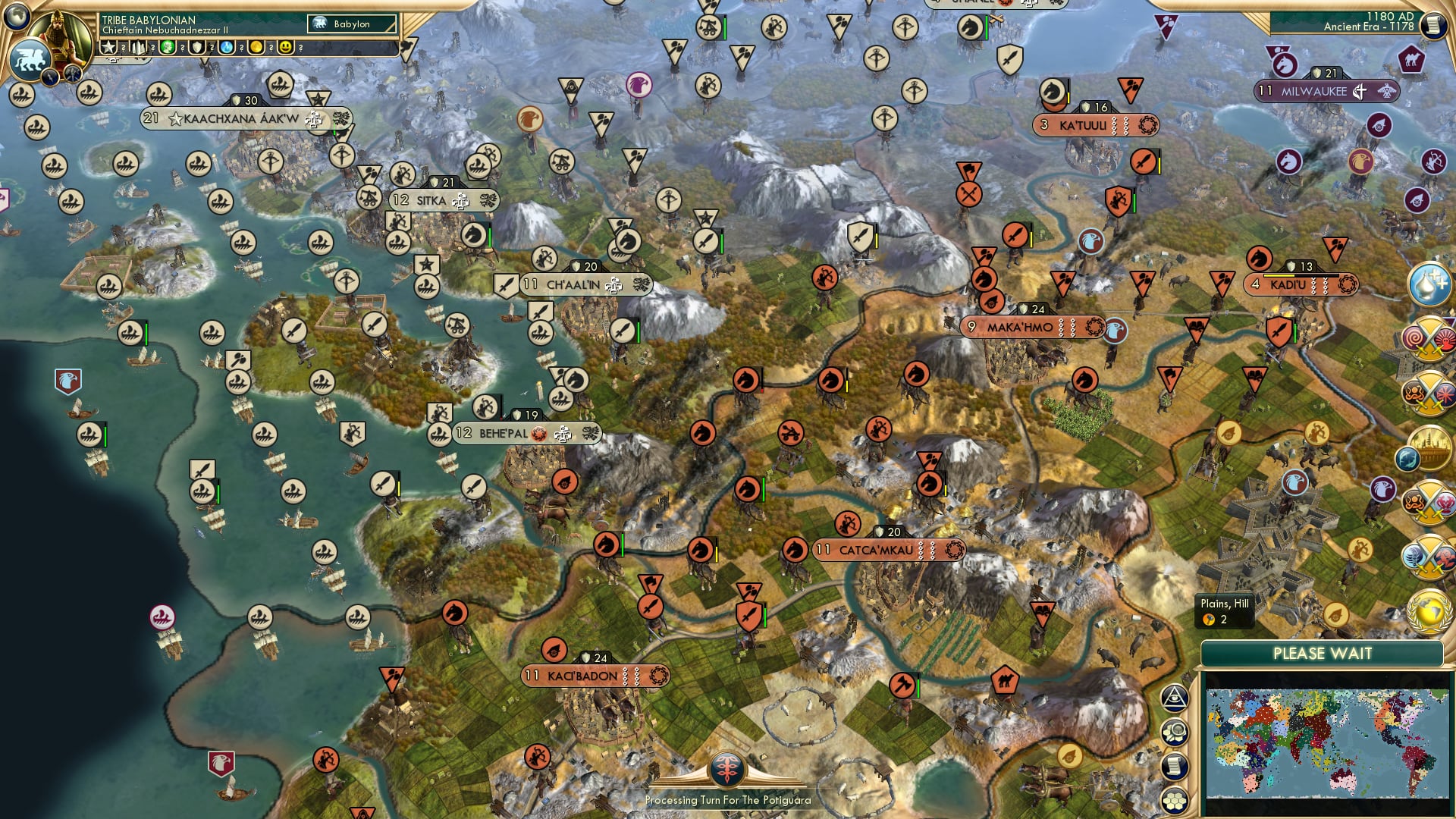Toggle Strategic View with the hex magnifier icon

1175,730
